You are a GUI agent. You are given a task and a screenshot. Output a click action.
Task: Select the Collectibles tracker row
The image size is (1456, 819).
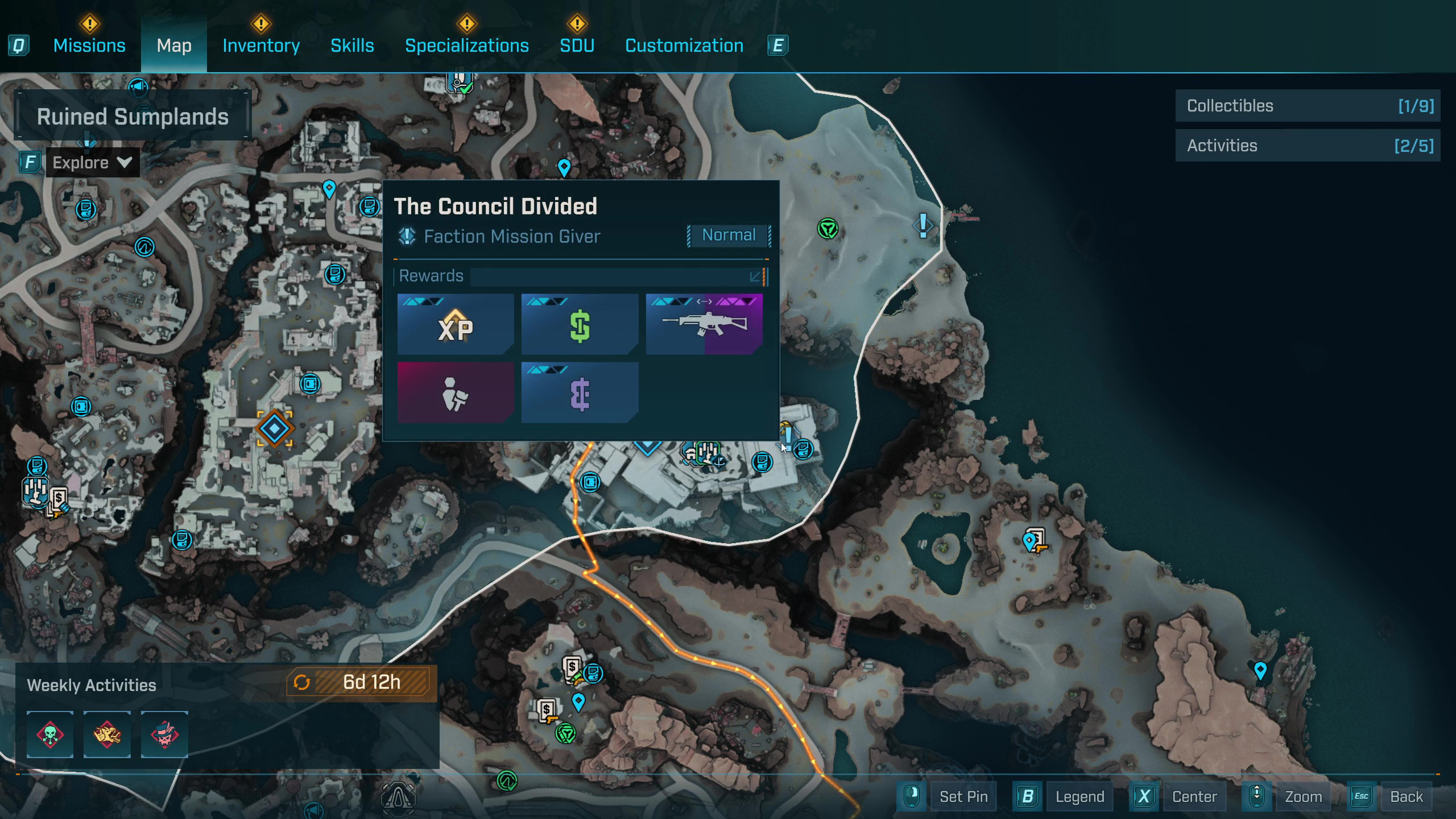click(x=1308, y=106)
